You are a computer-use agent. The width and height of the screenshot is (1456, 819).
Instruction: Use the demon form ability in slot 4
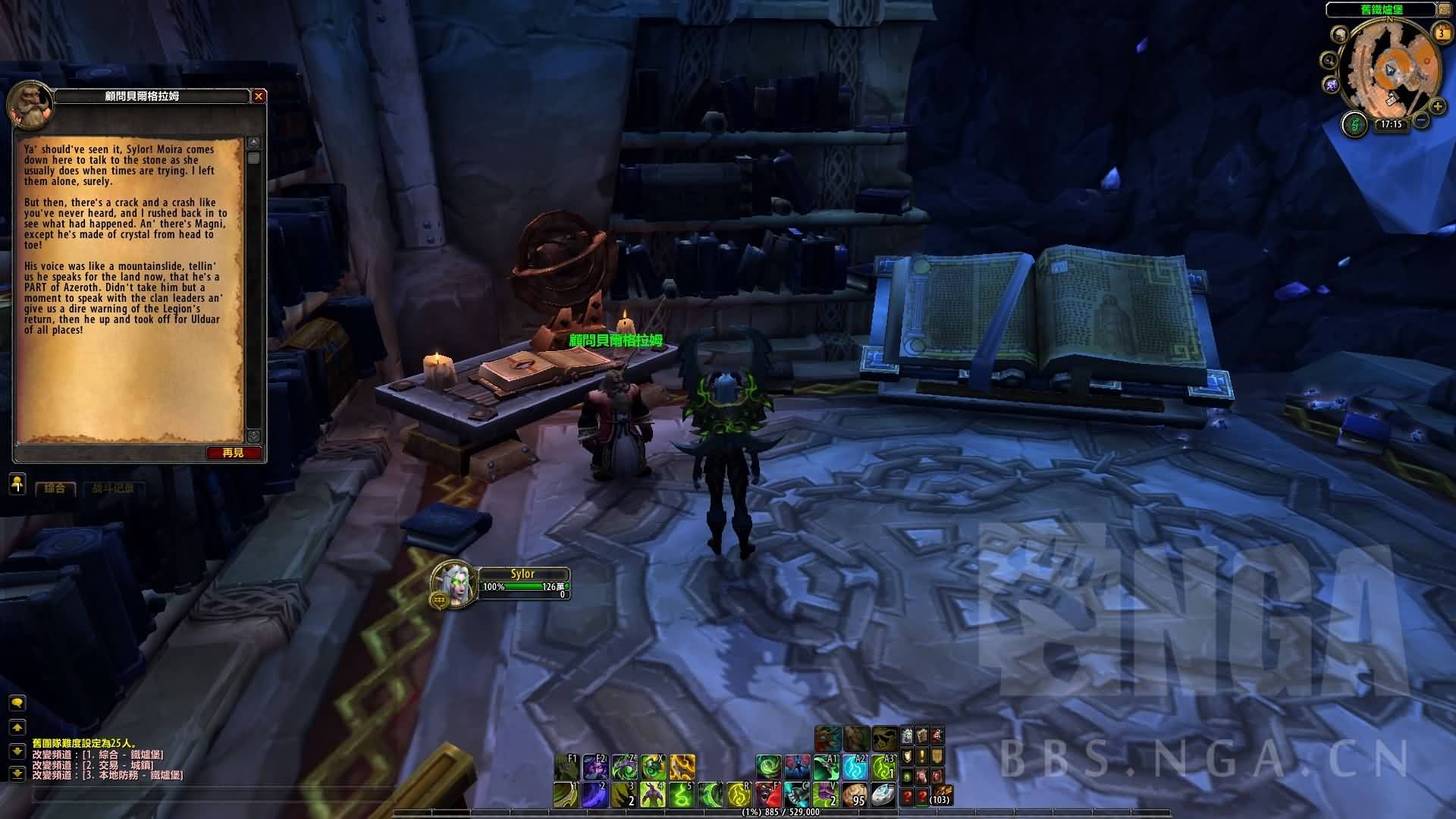click(652, 795)
